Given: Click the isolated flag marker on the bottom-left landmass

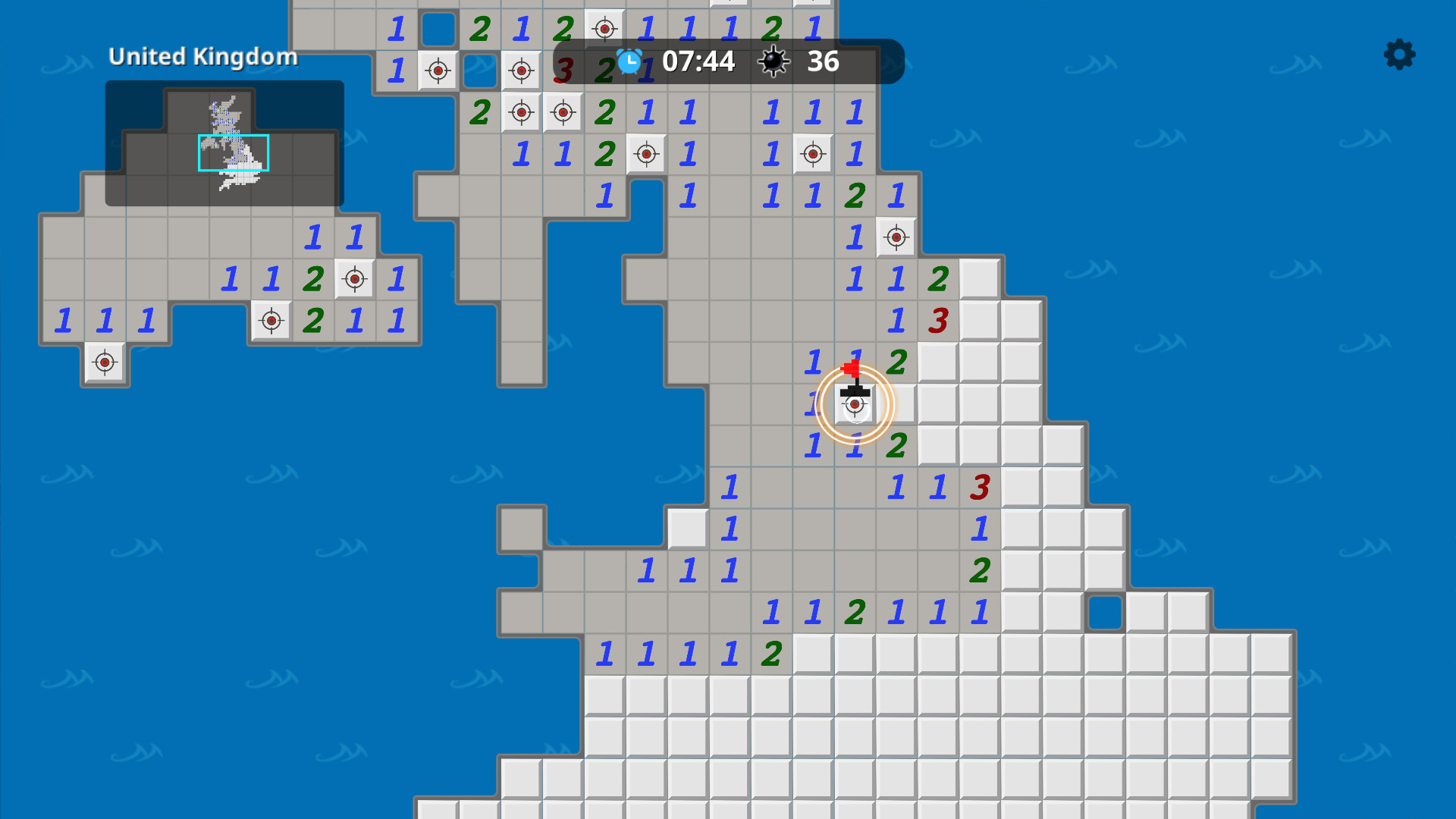Looking at the screenshot, I should point(104,362).
